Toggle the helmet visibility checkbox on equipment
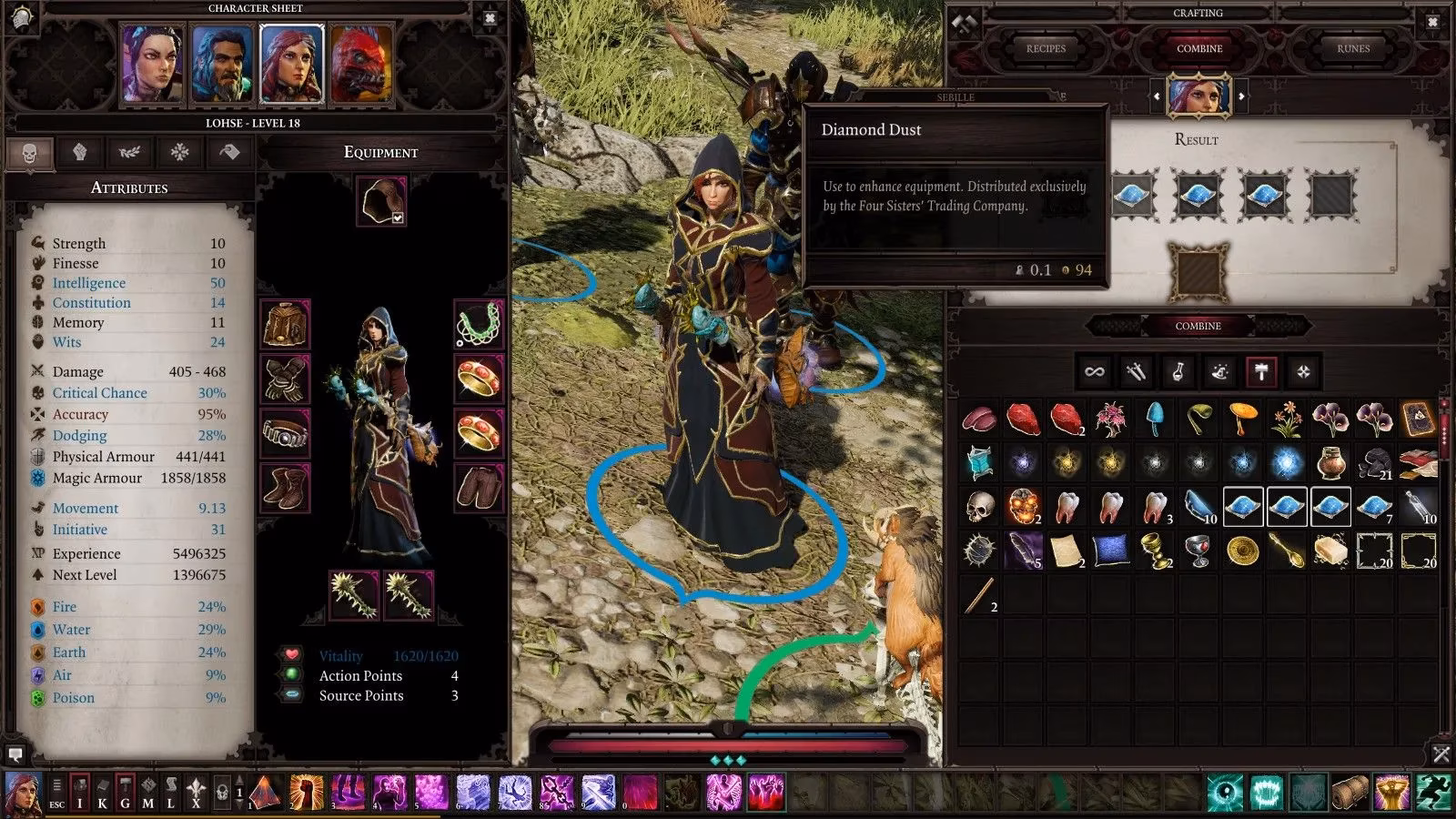This screenshot has width=1456, height=819. [397, 219]
